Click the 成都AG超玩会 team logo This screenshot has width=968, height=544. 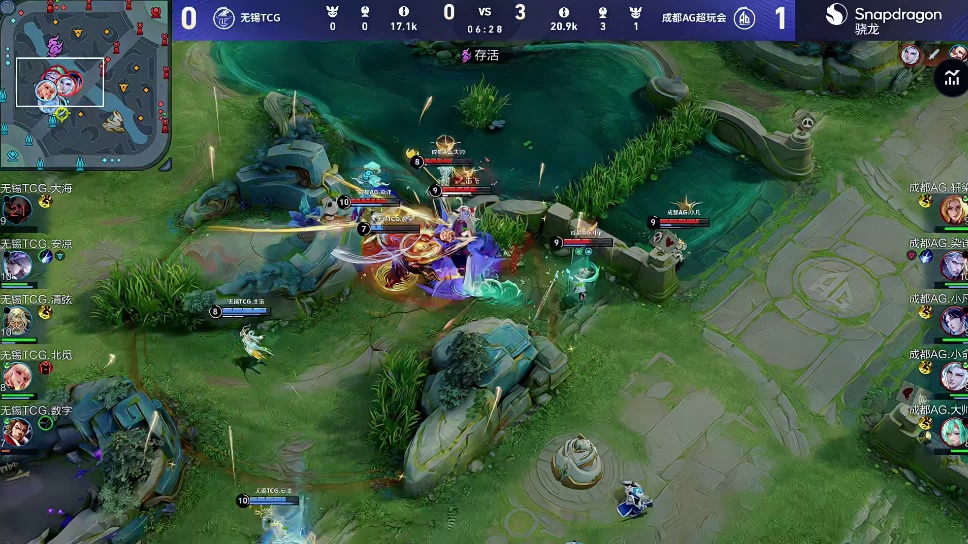click(x=745, y=18)
